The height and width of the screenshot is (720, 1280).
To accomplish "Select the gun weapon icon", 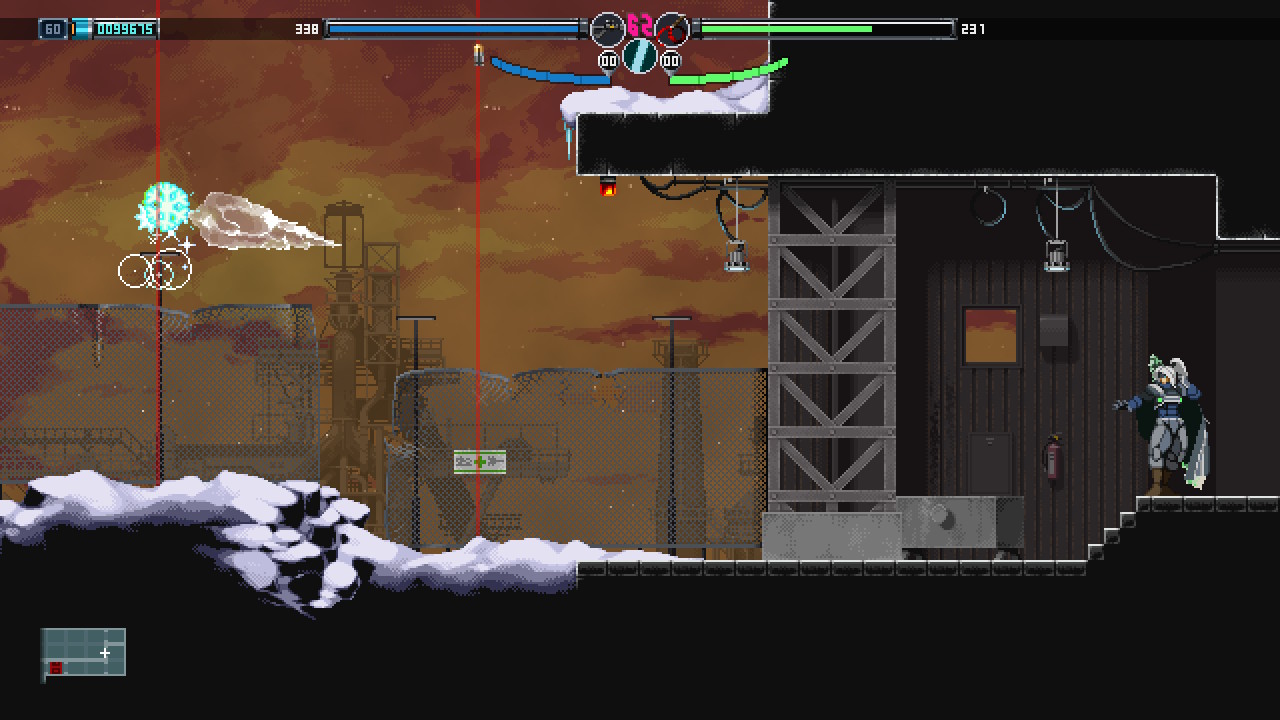I will click(607, 29).
